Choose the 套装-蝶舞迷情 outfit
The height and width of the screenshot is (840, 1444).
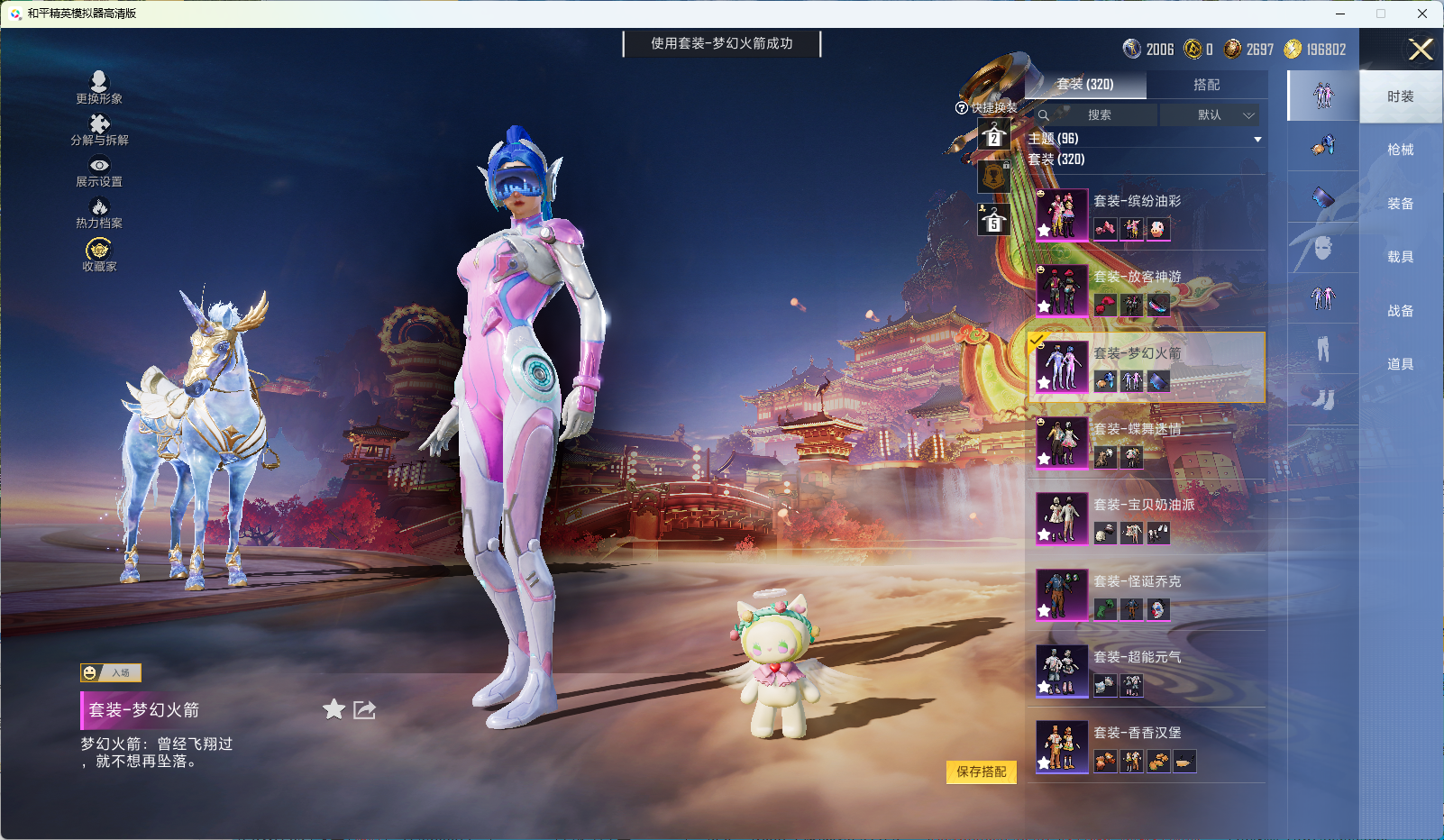click(1146, 443)
